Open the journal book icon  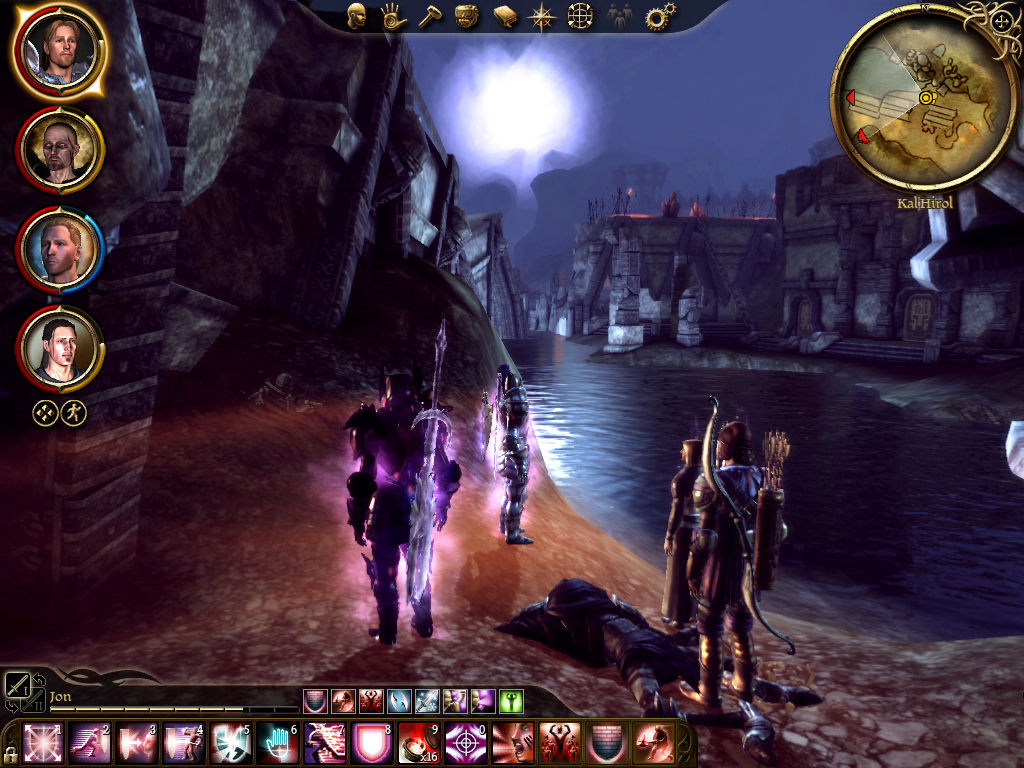pyautogui.click(x=505, y=16)
